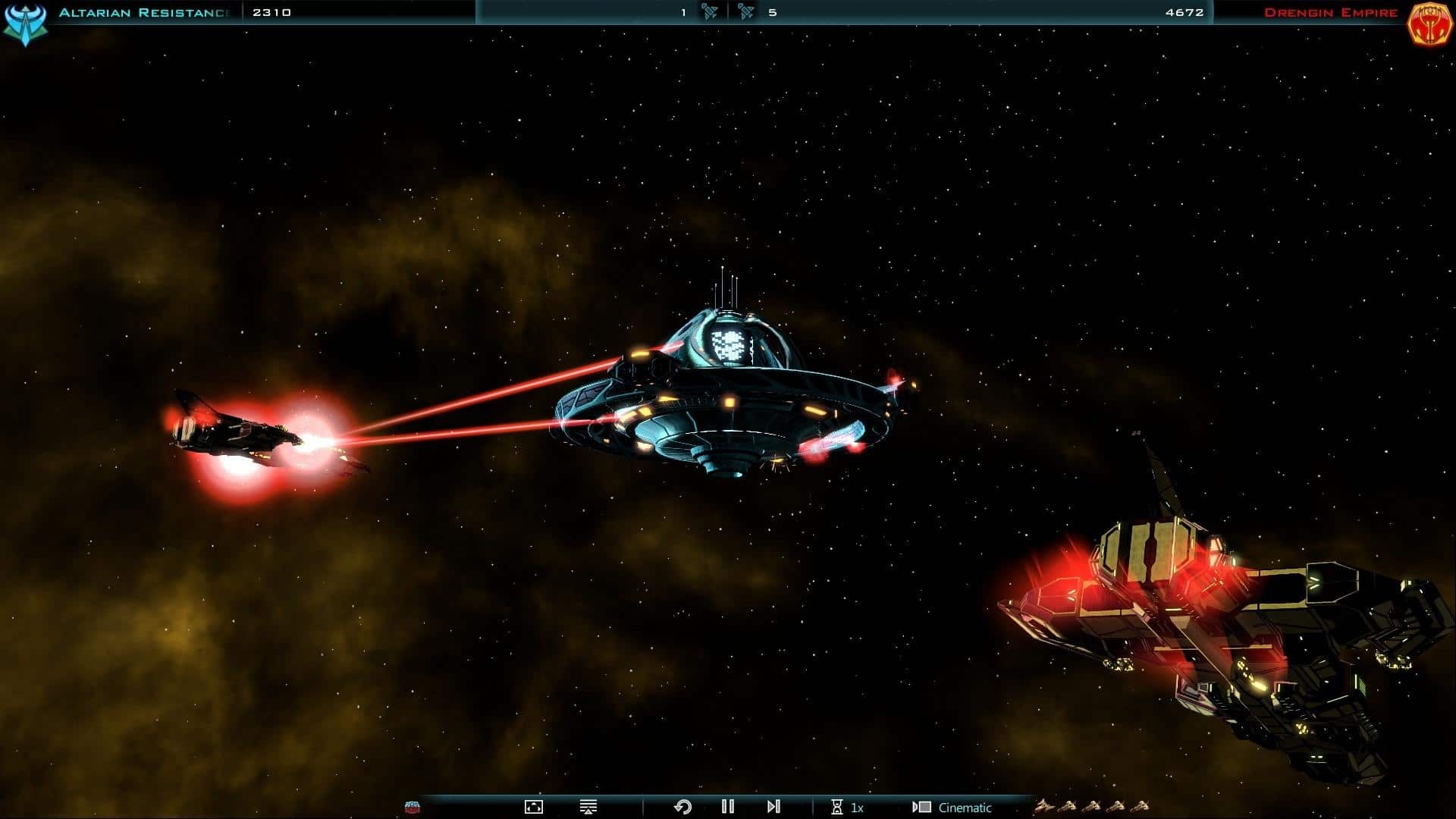Pause the battle playback
Viewport: 1456px width, 819px height.
(728, 807)
